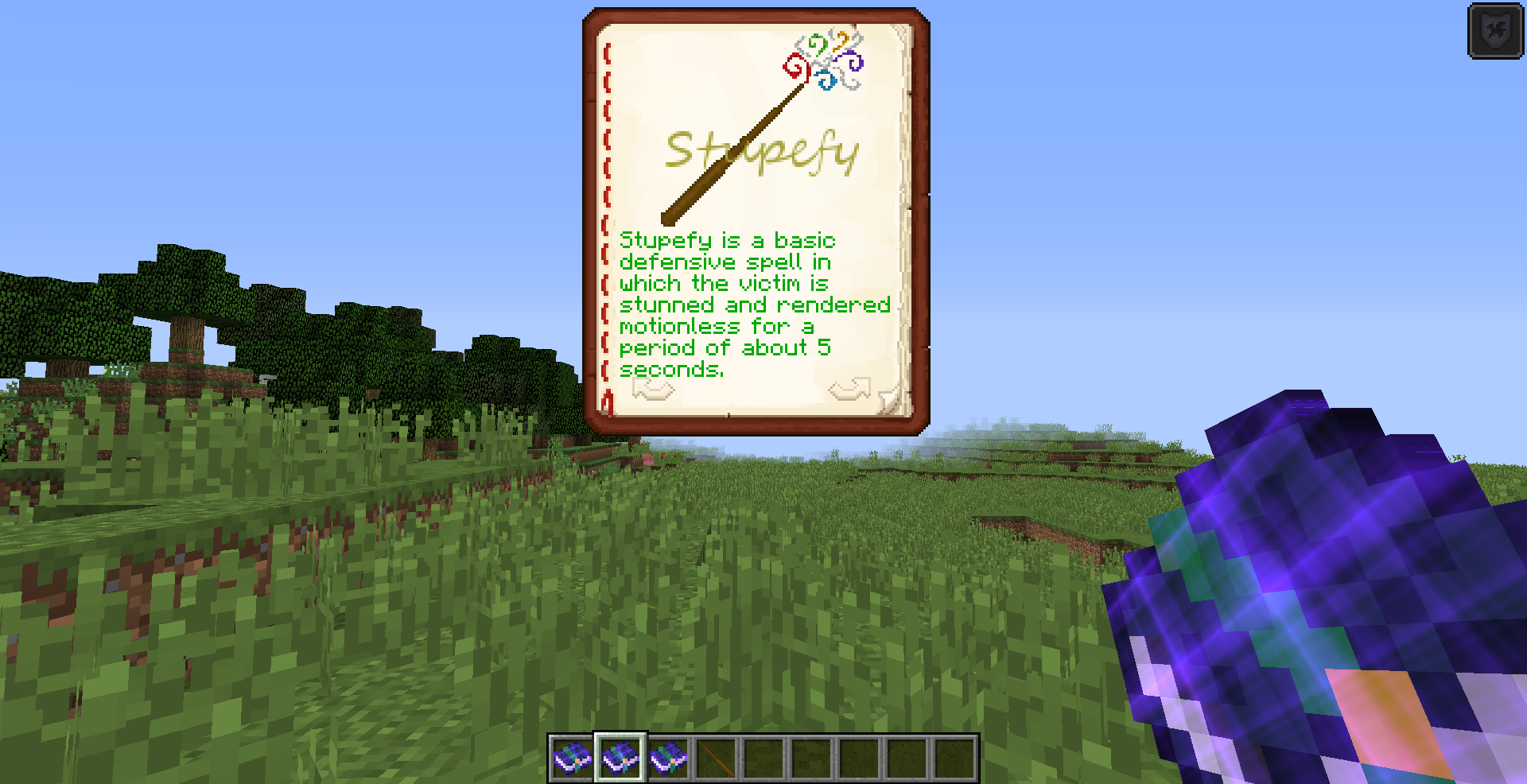Image resolution: width=1527 pixels, height=784 pixels.
Task: Click the crest badge in the top-right corner
Action: 1495,32
